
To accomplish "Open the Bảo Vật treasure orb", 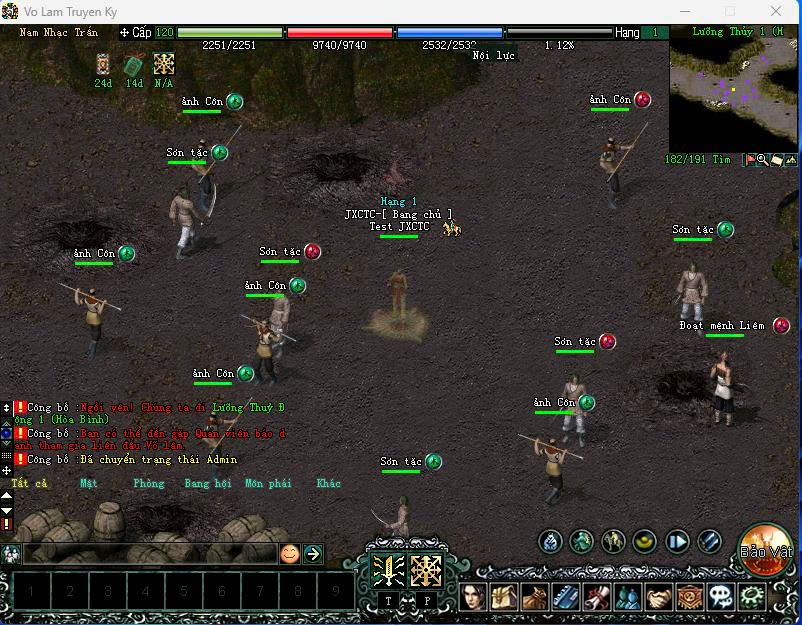I will 766,549.
